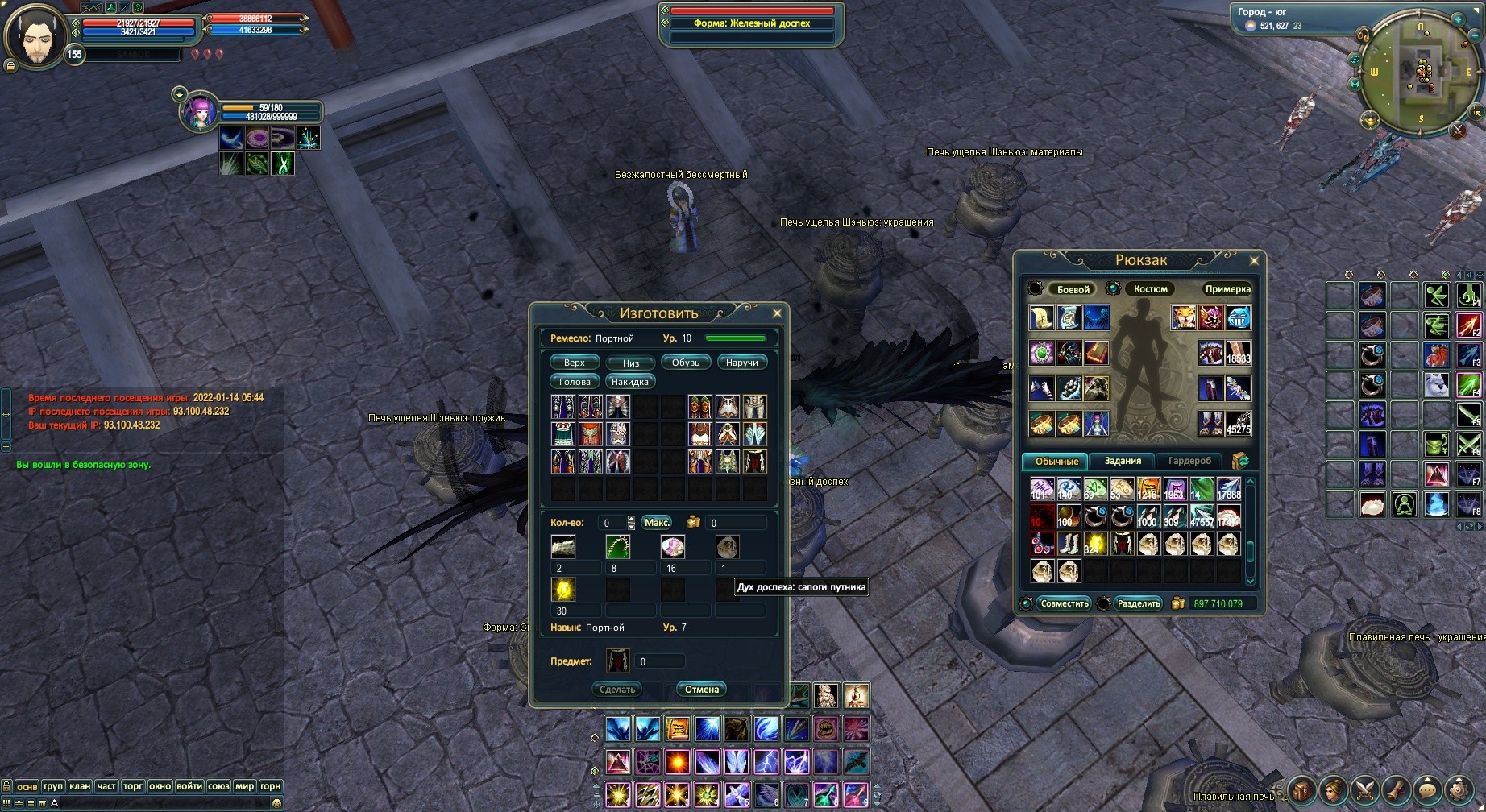Close the Рюкзак inventory window
Image resolution: width=1486 pixels, height=812 pixels.
click(1254, 260)
